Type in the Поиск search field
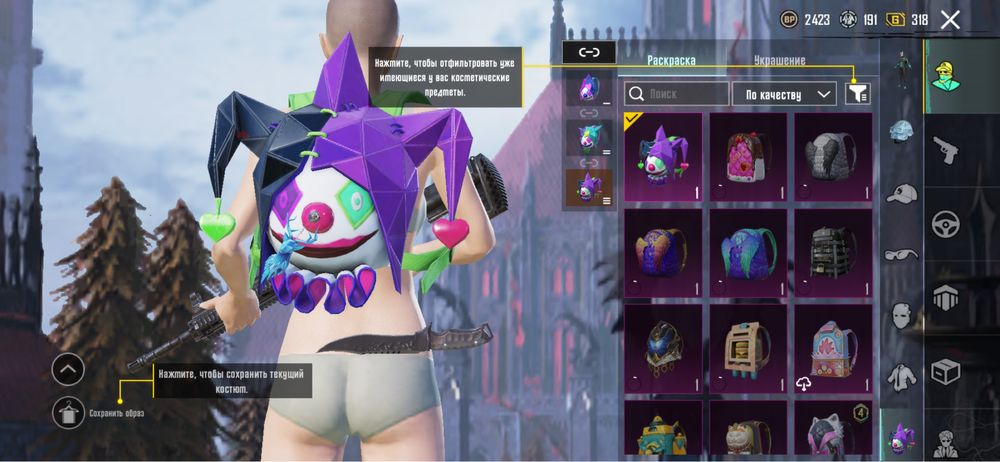This screenshot has height=462, width=1000. coord(677,94)
